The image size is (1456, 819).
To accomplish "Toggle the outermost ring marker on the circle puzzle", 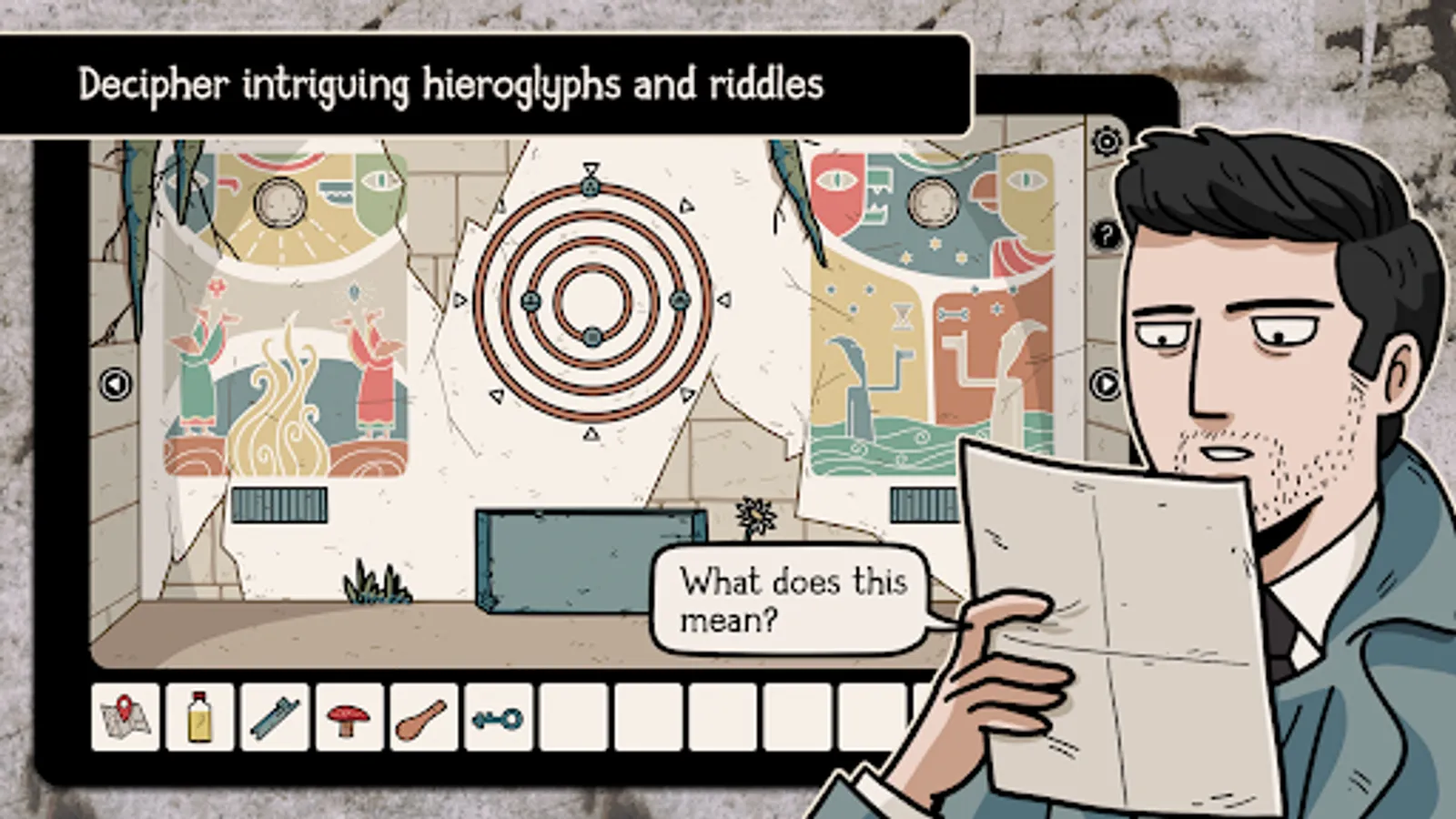I will coord(591,185).
